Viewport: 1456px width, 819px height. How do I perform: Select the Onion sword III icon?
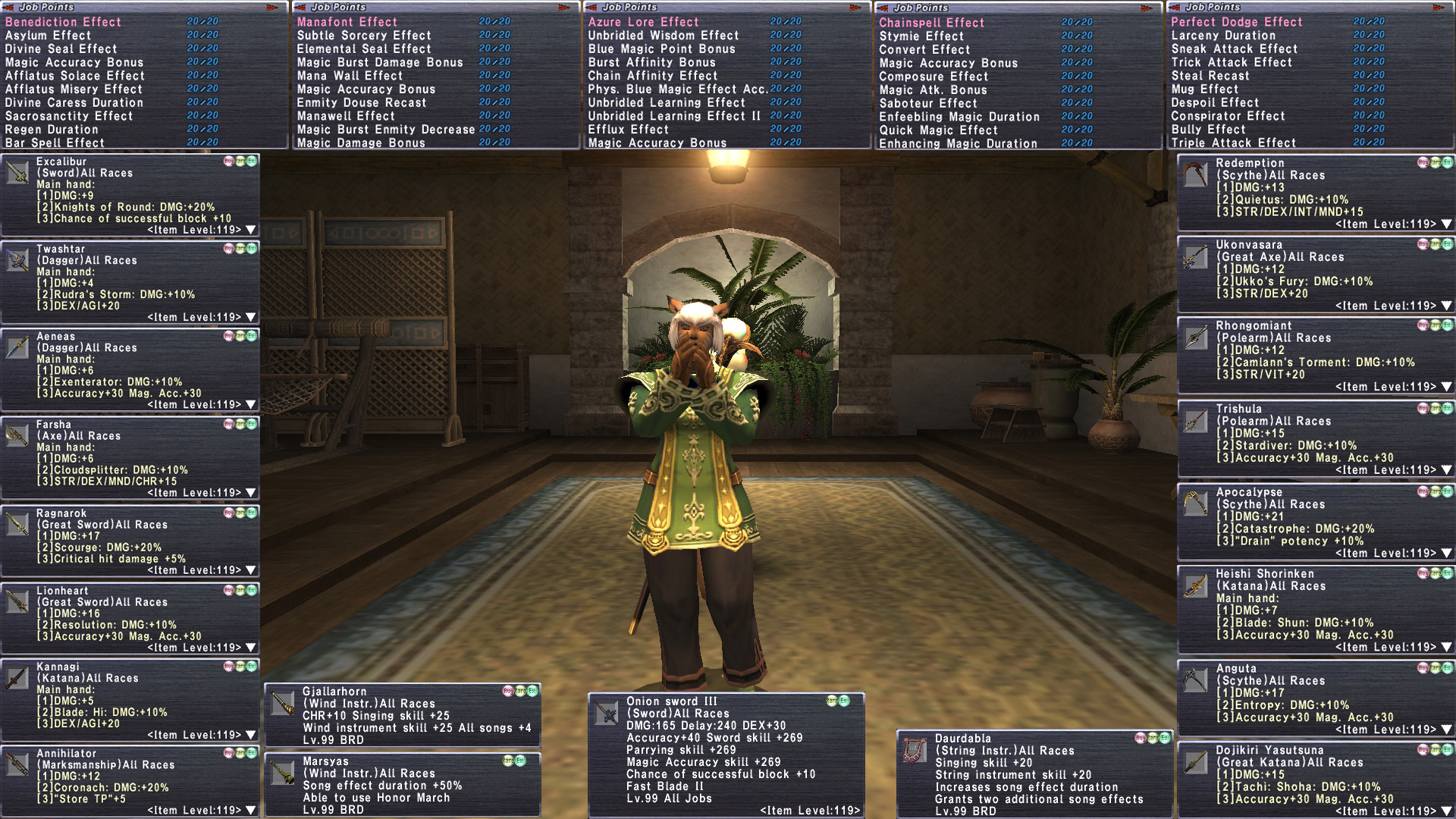[607, 713]
